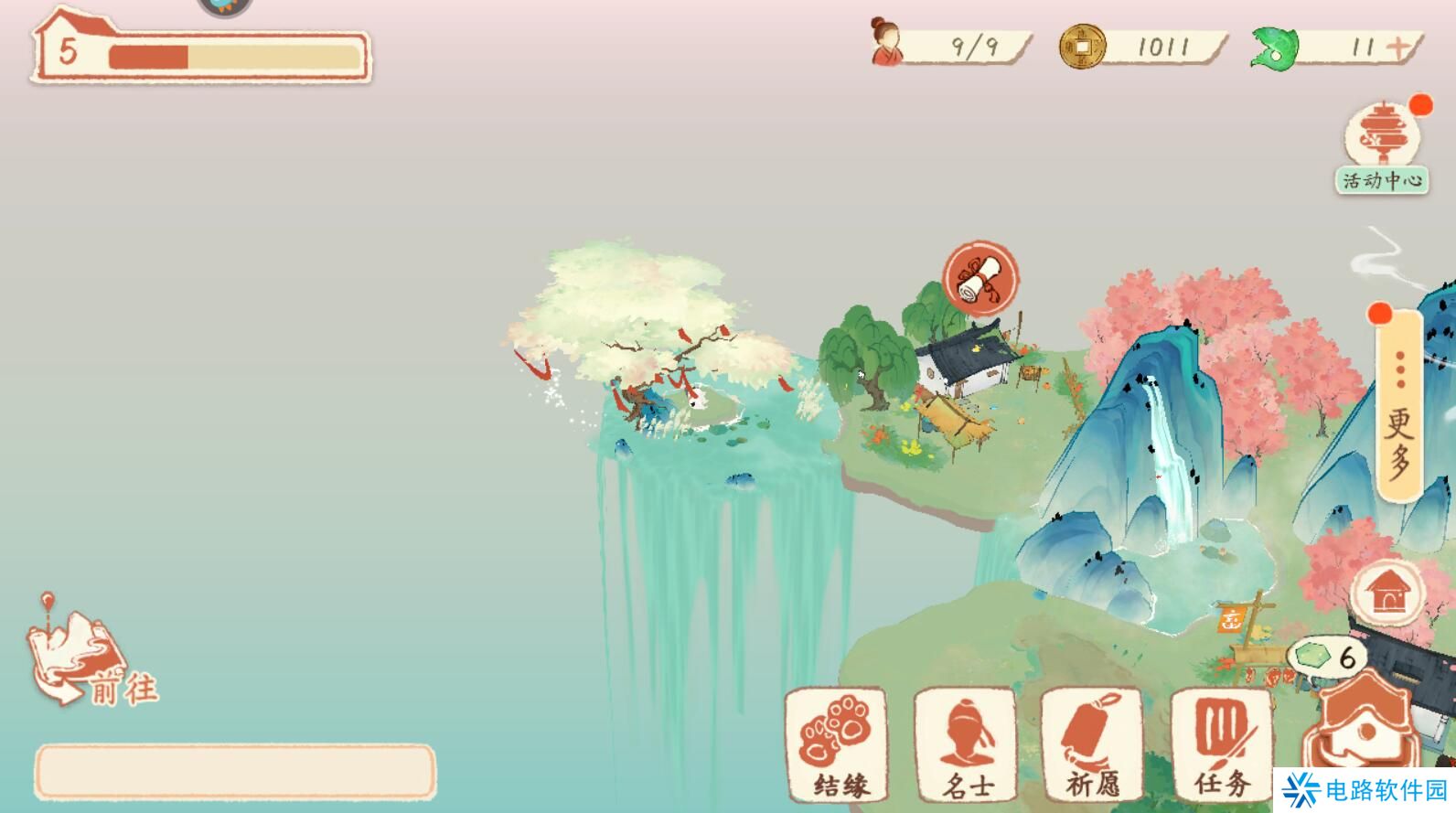Open the 活动中心 event center
The height and width of the screenshot is (813, 1456).
point(1381,146)
